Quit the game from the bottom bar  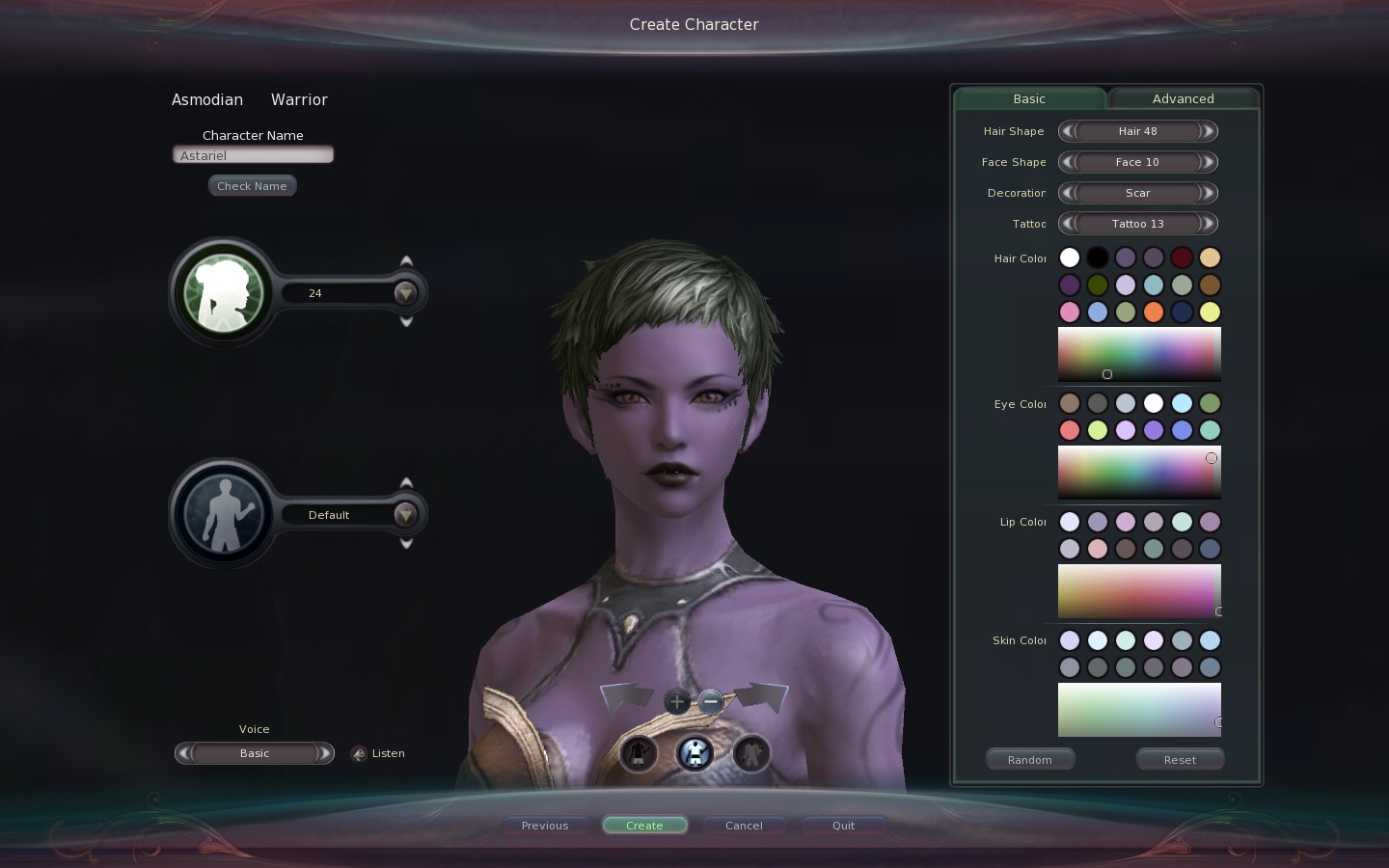(843, 826)
